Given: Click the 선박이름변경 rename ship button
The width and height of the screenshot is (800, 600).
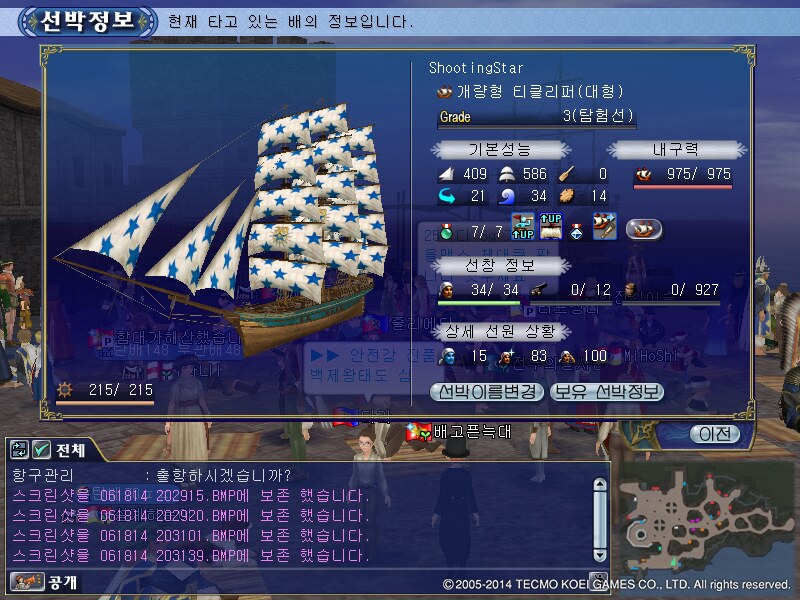Looking at the screenshot, I should (x=486, y=391).
